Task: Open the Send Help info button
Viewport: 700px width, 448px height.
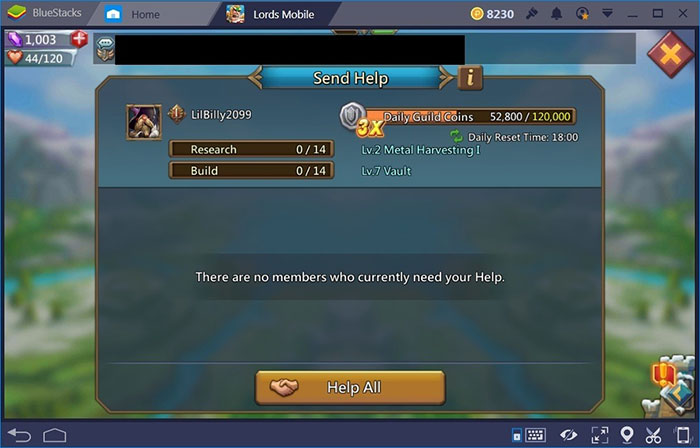Action: 470,77
